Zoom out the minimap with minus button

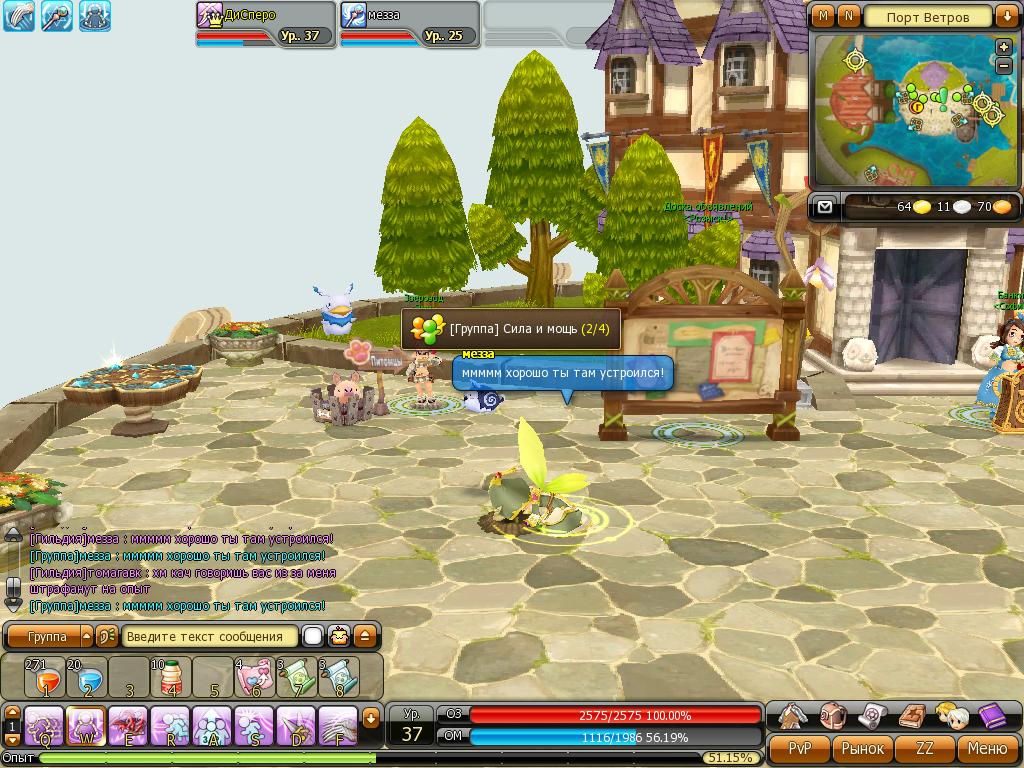[1003, 66]
